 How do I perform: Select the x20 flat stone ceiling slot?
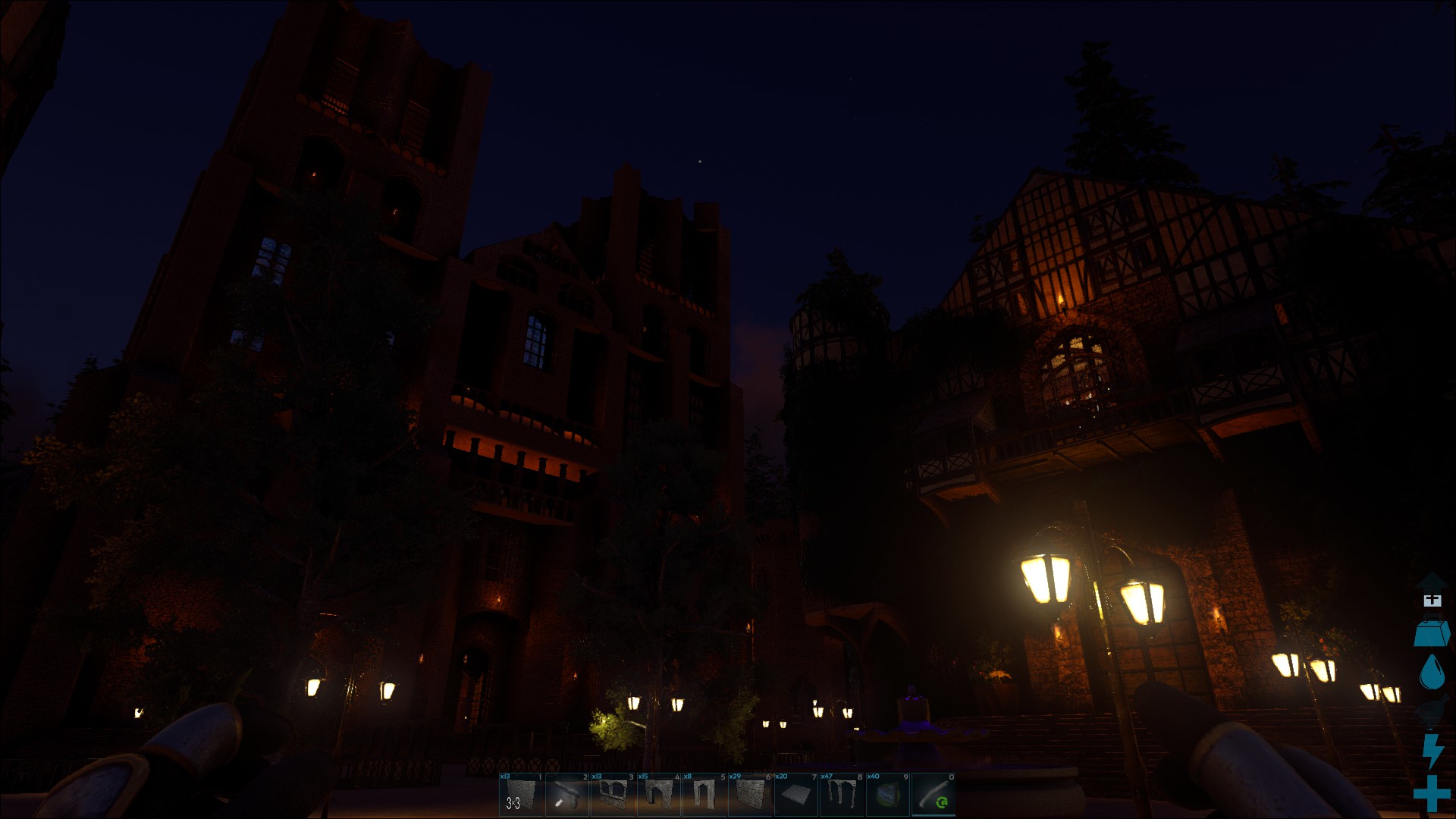[x=795, y=795]
